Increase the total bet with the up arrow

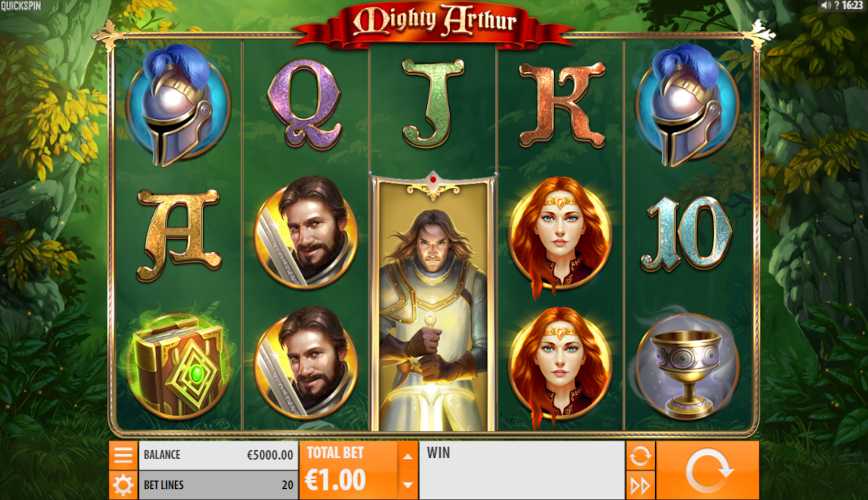pyautogui.click(x=407, y=456)
